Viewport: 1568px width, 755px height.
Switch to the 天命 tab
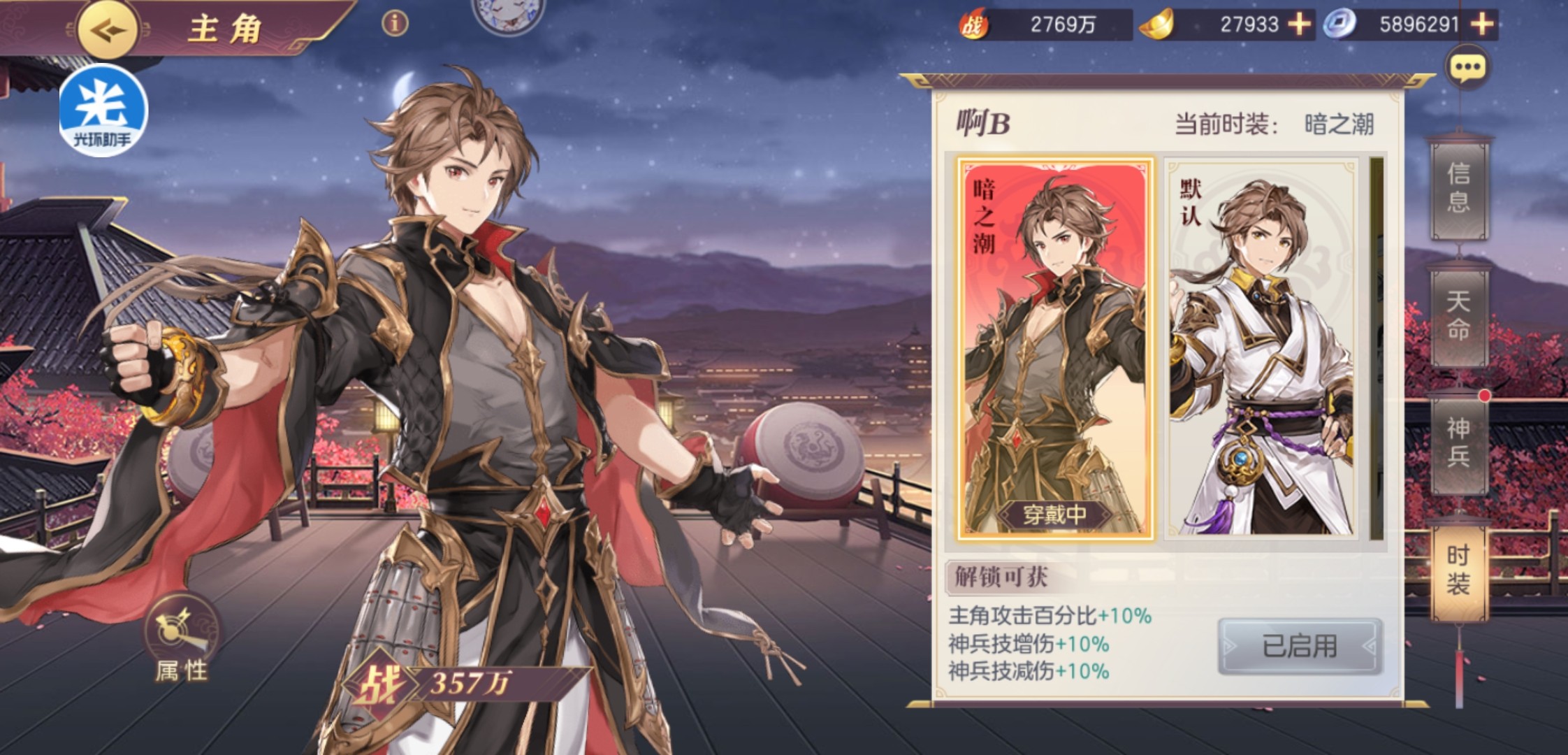(x=1458, y=315)
